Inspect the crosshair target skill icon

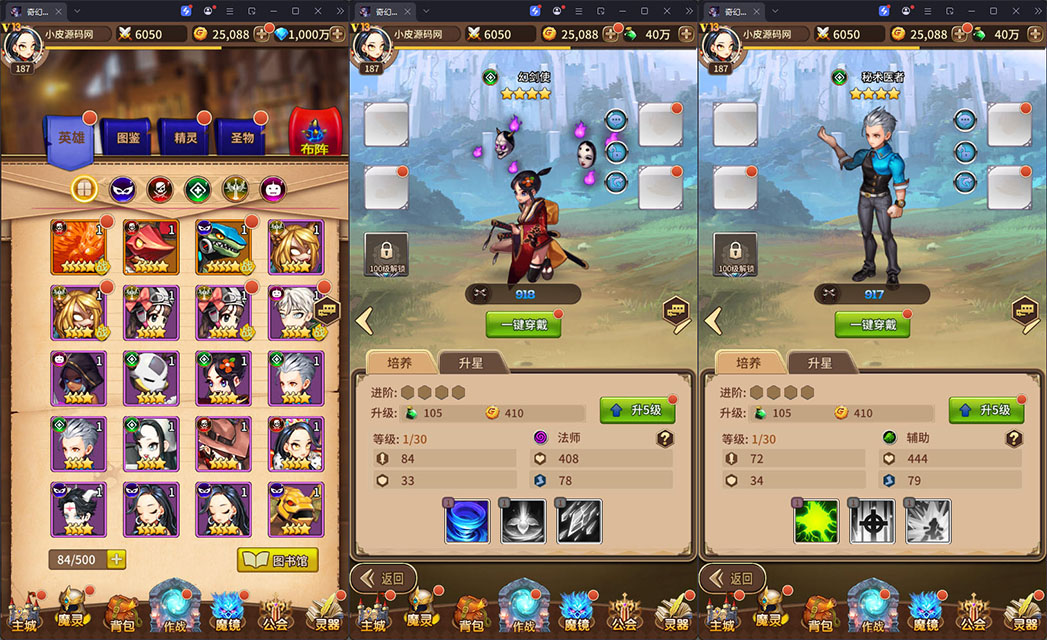(x=872, y=521)
